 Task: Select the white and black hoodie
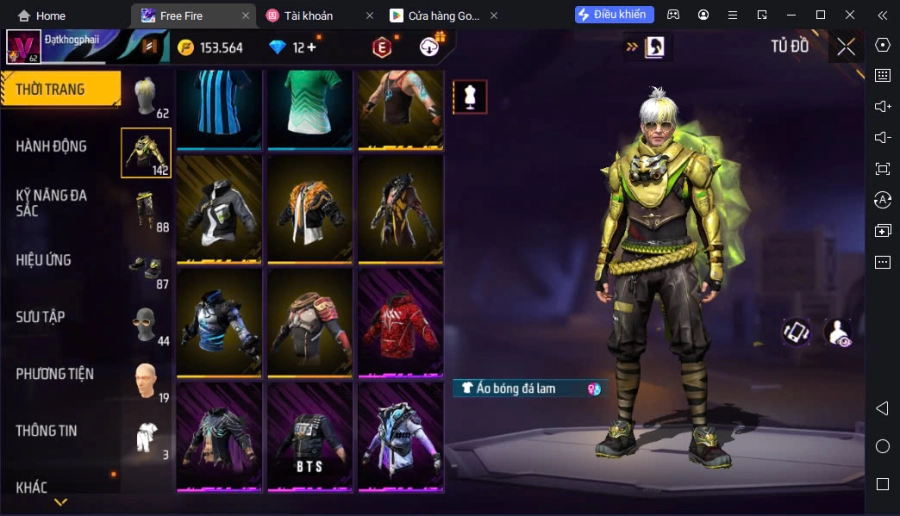tap(219, 208)
